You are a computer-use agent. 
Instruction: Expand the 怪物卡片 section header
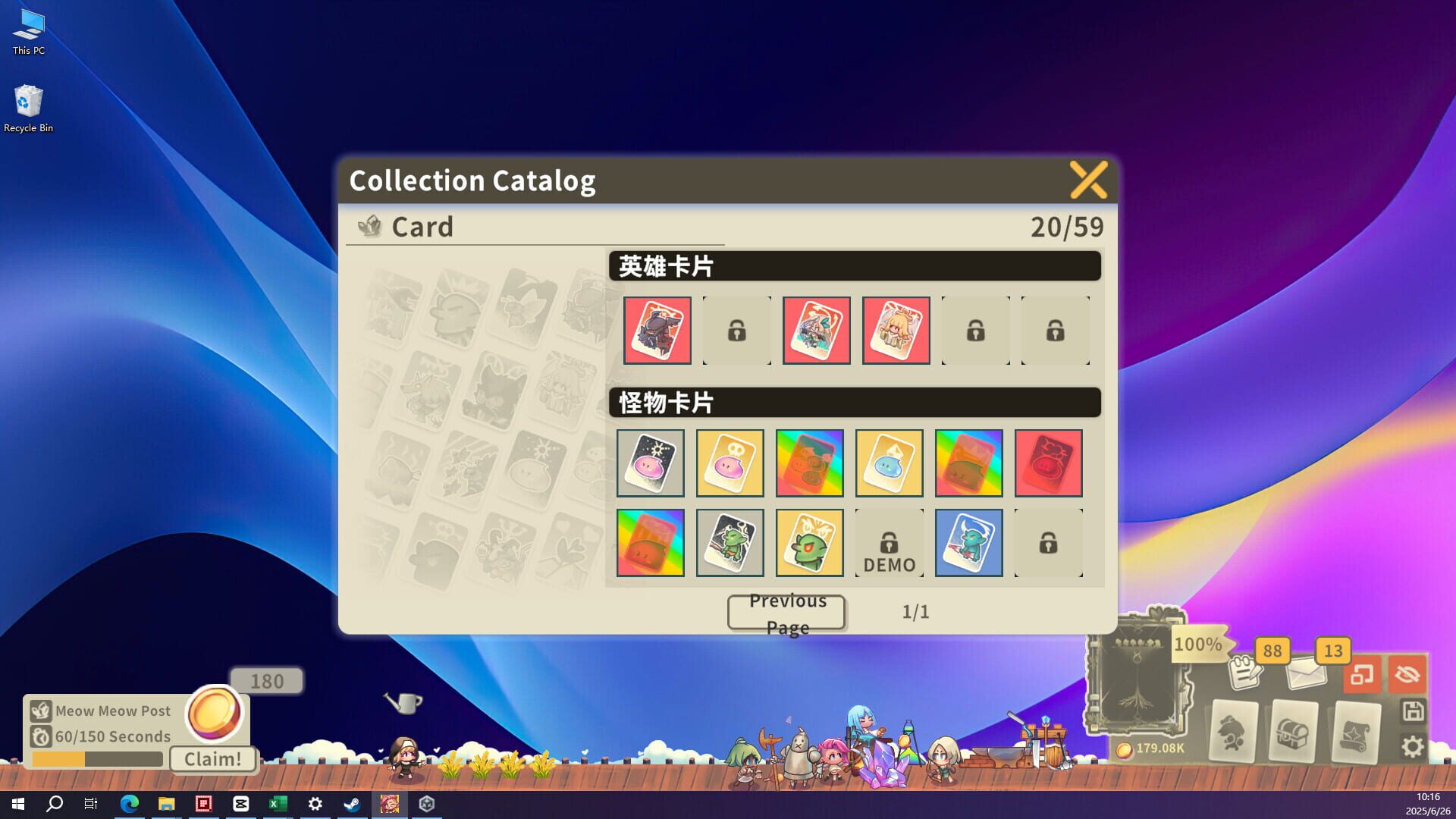855,403
